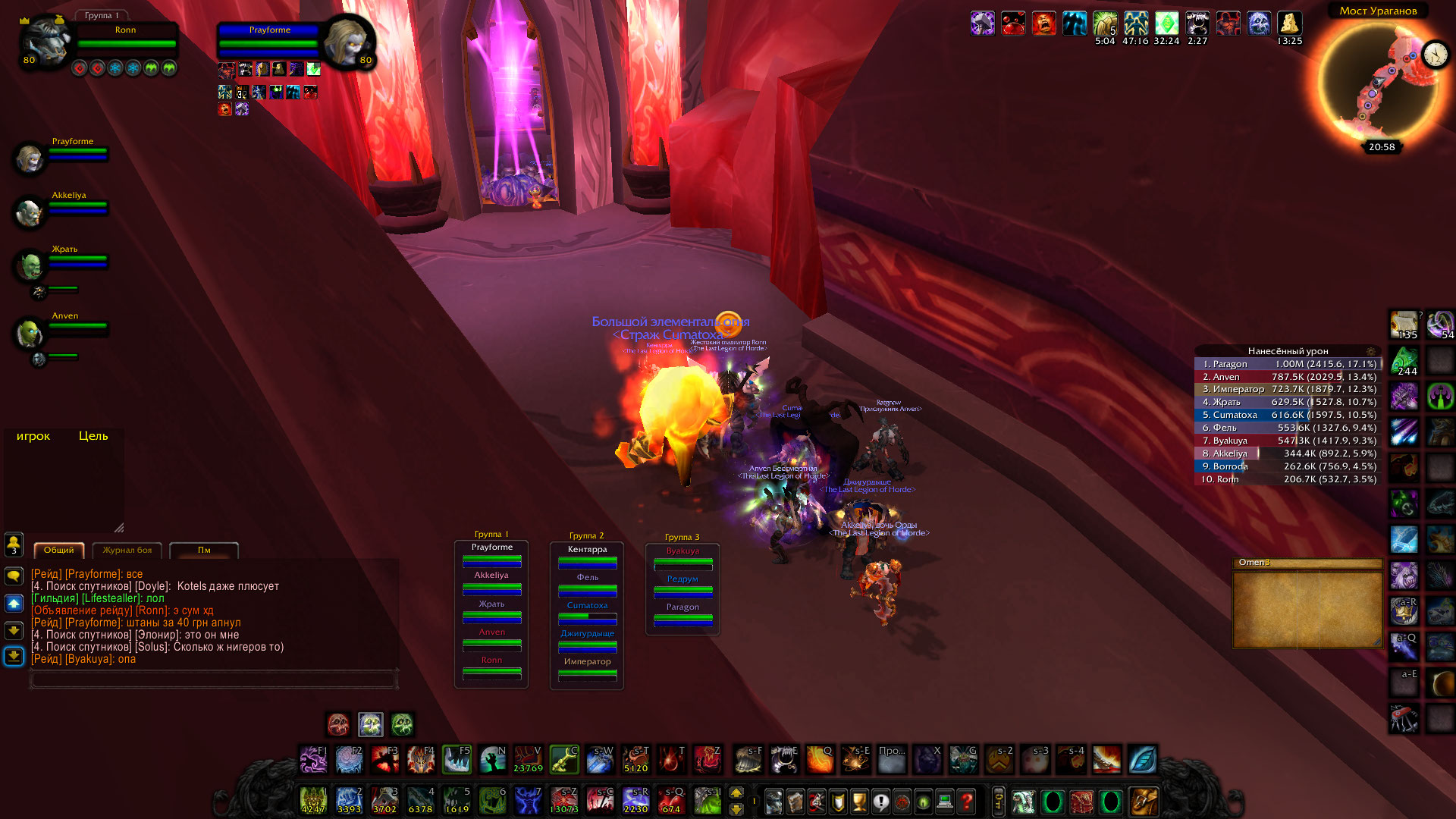
Task: Select Paragon's row in the damage meter
Action: 1288,364
